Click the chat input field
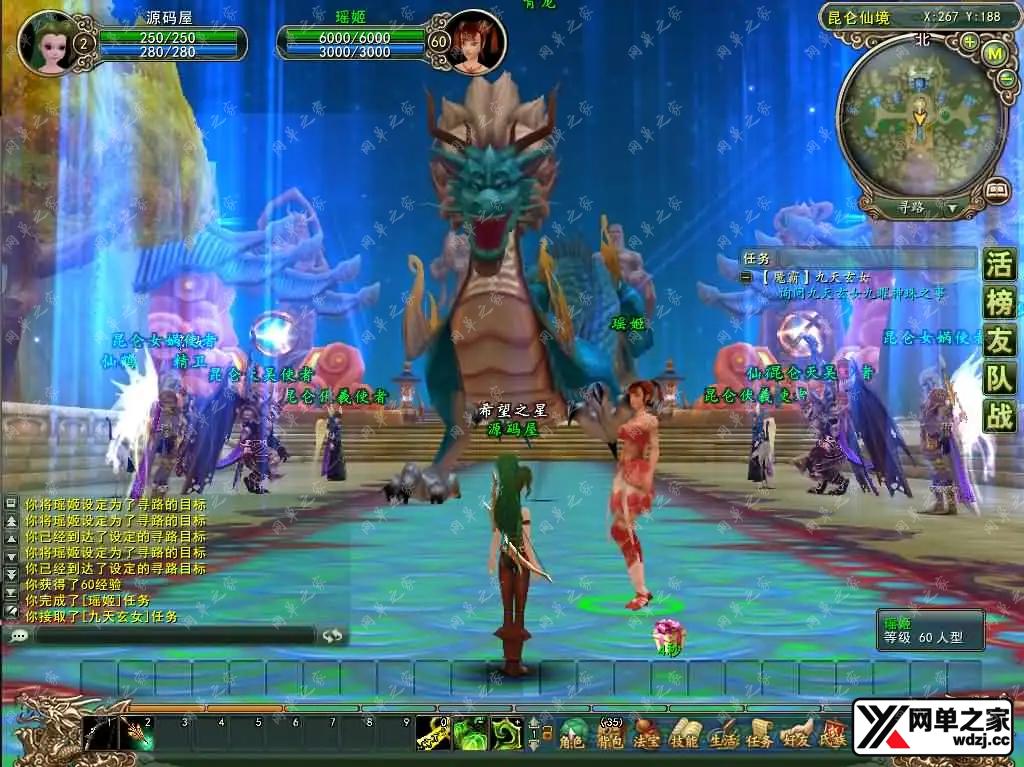The height and width of the screenshot is (767, 1024). [175, 635]
